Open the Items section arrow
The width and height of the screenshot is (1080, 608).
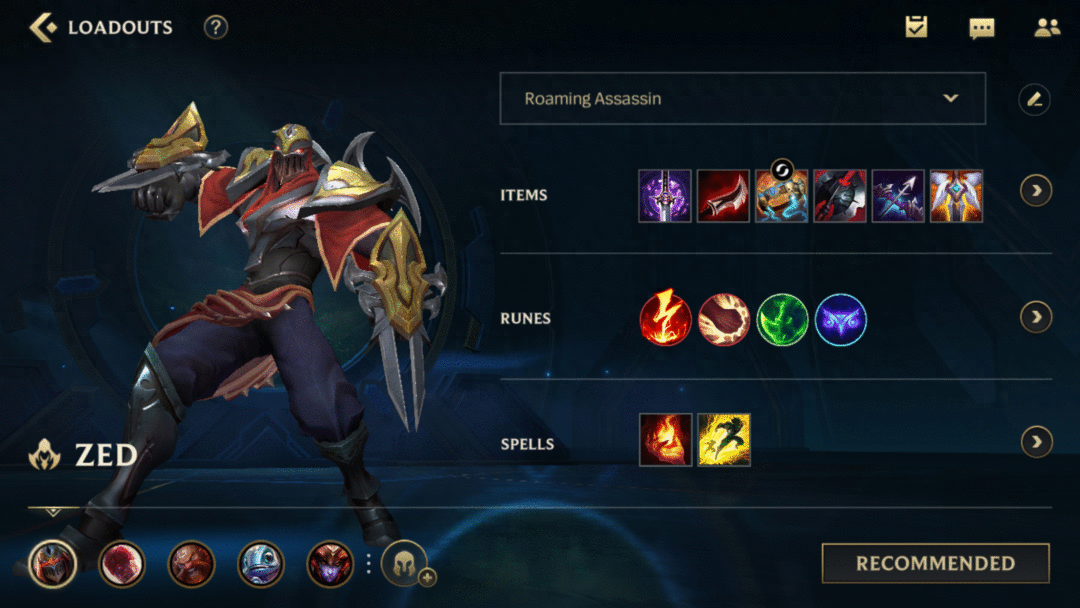pyautogui.click(x=1036, y=190)
